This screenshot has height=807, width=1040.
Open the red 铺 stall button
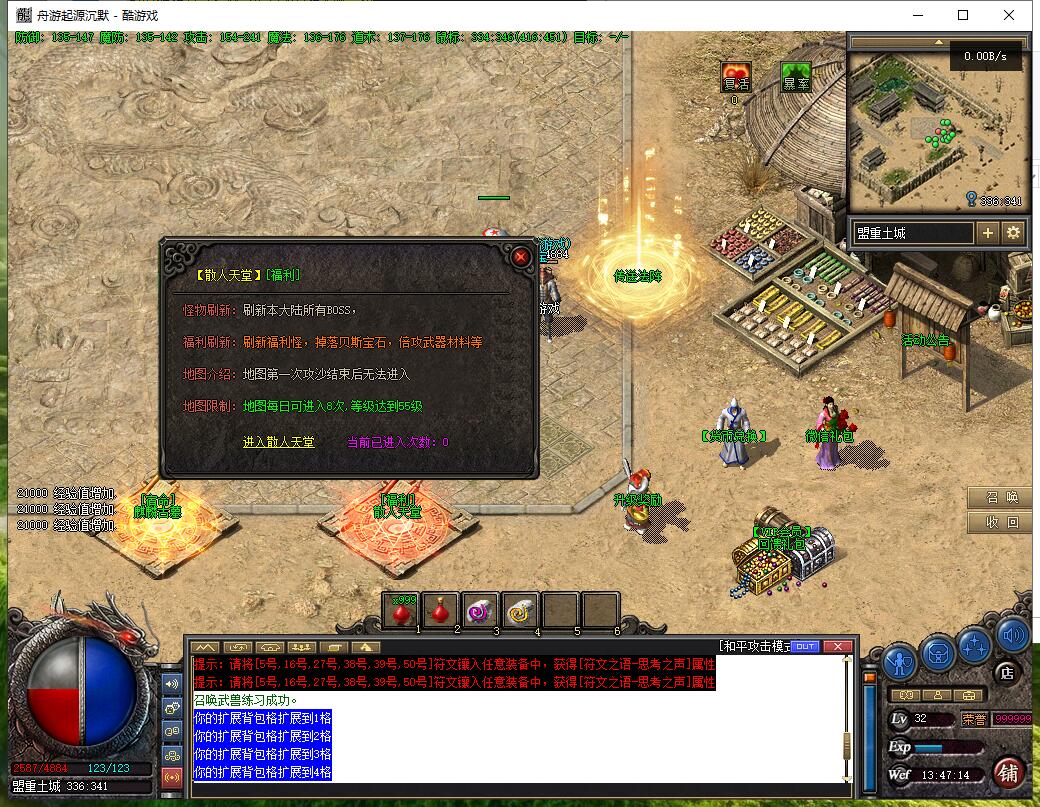click(x=1009, y=773)
